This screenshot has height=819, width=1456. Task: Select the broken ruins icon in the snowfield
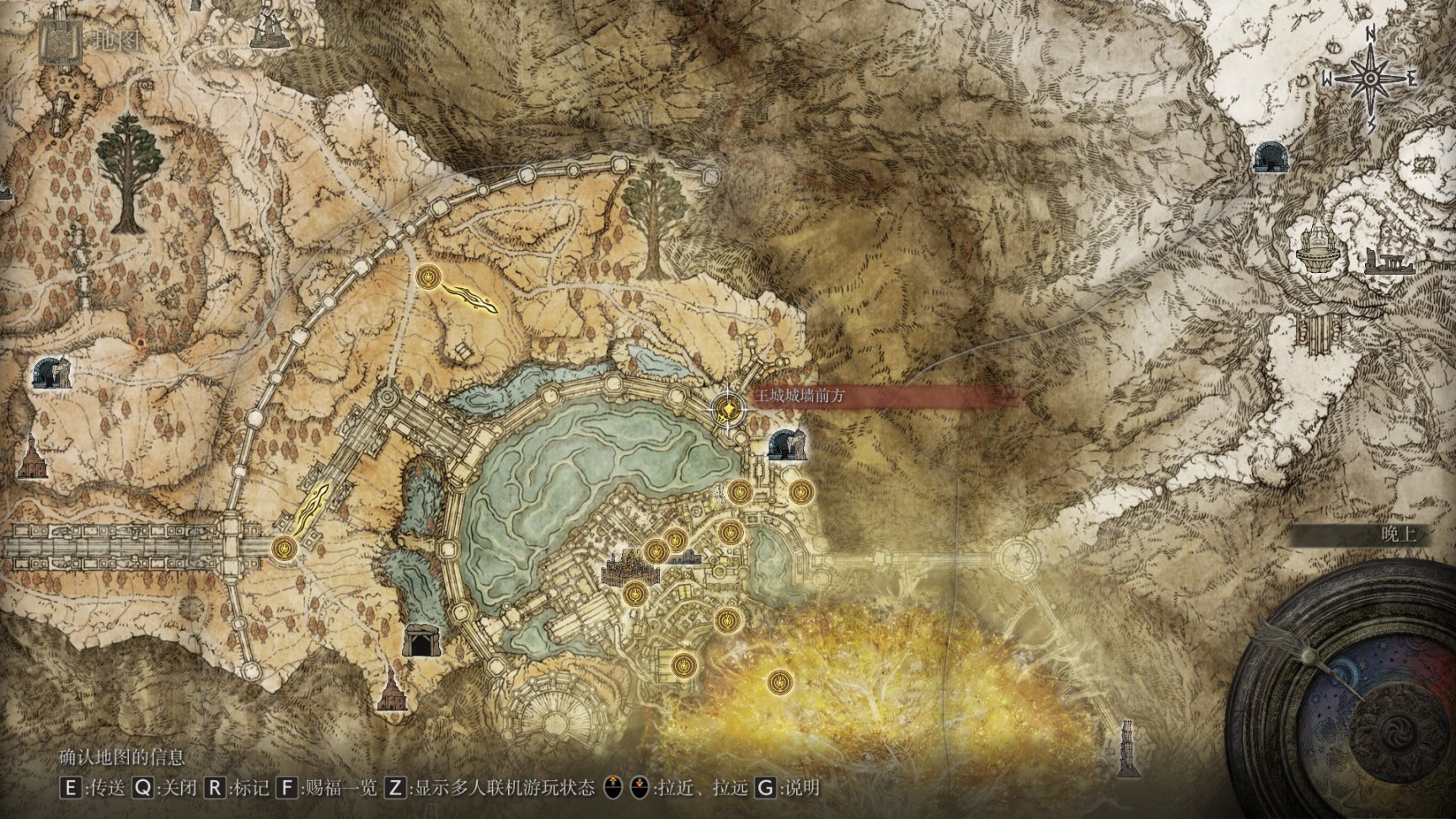pos(1389,262)
